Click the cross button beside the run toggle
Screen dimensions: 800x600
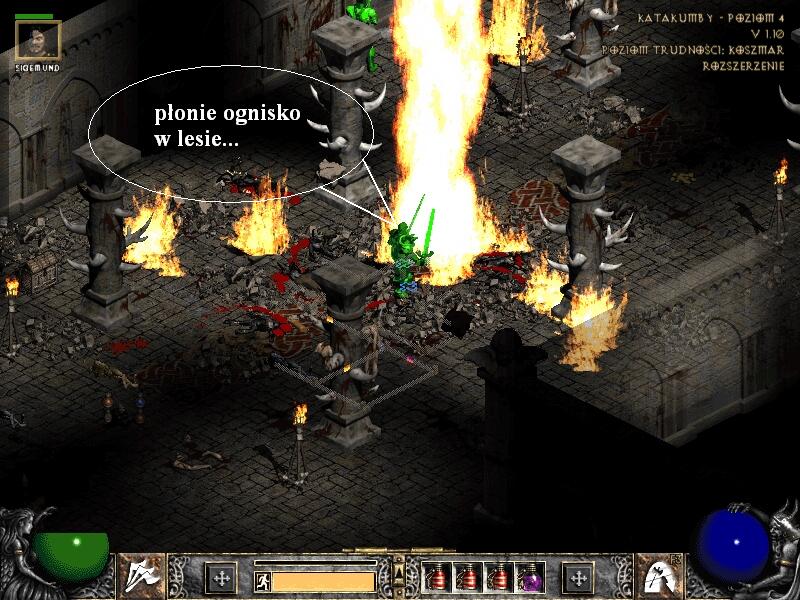pyautogui.click(x=221, y=578)
